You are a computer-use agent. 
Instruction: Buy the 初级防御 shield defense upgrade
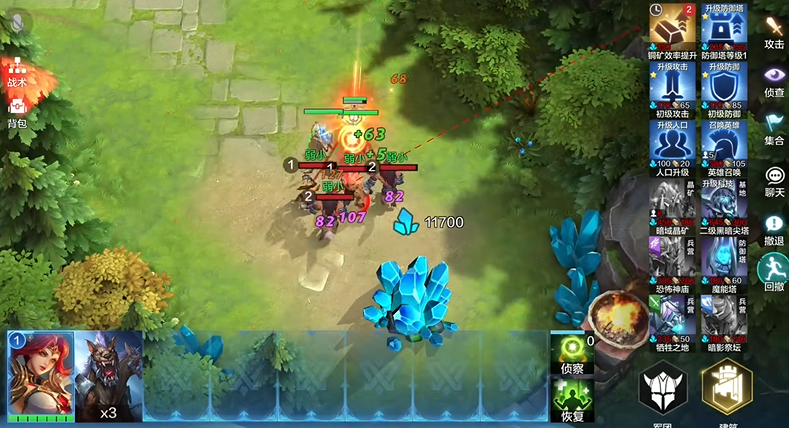point(723,88)
